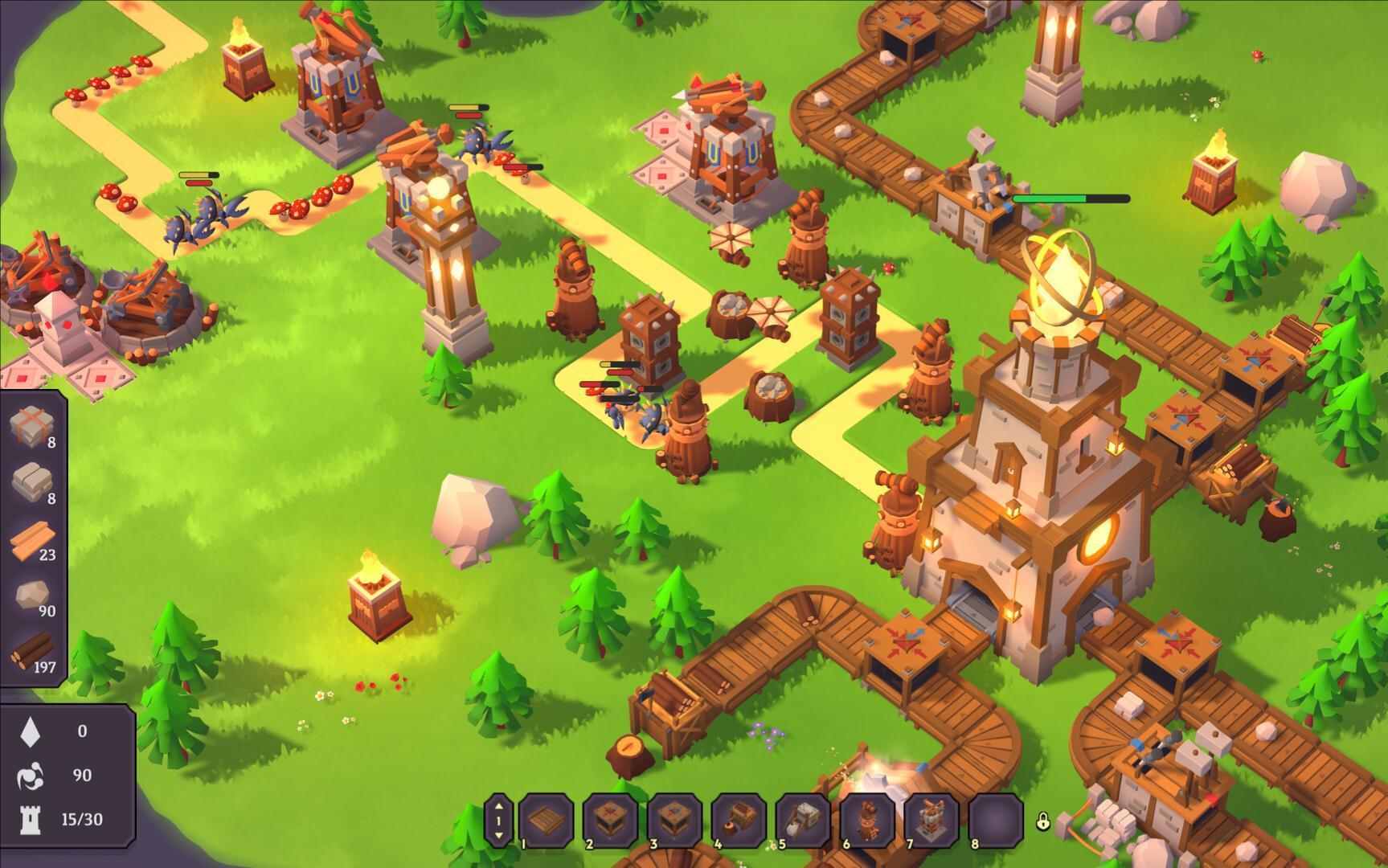The height and width of the screenshot is (868, 1388).
Task: Click the hotbar page down arrow
Action: pyautogui.click(x=499, y=835)
